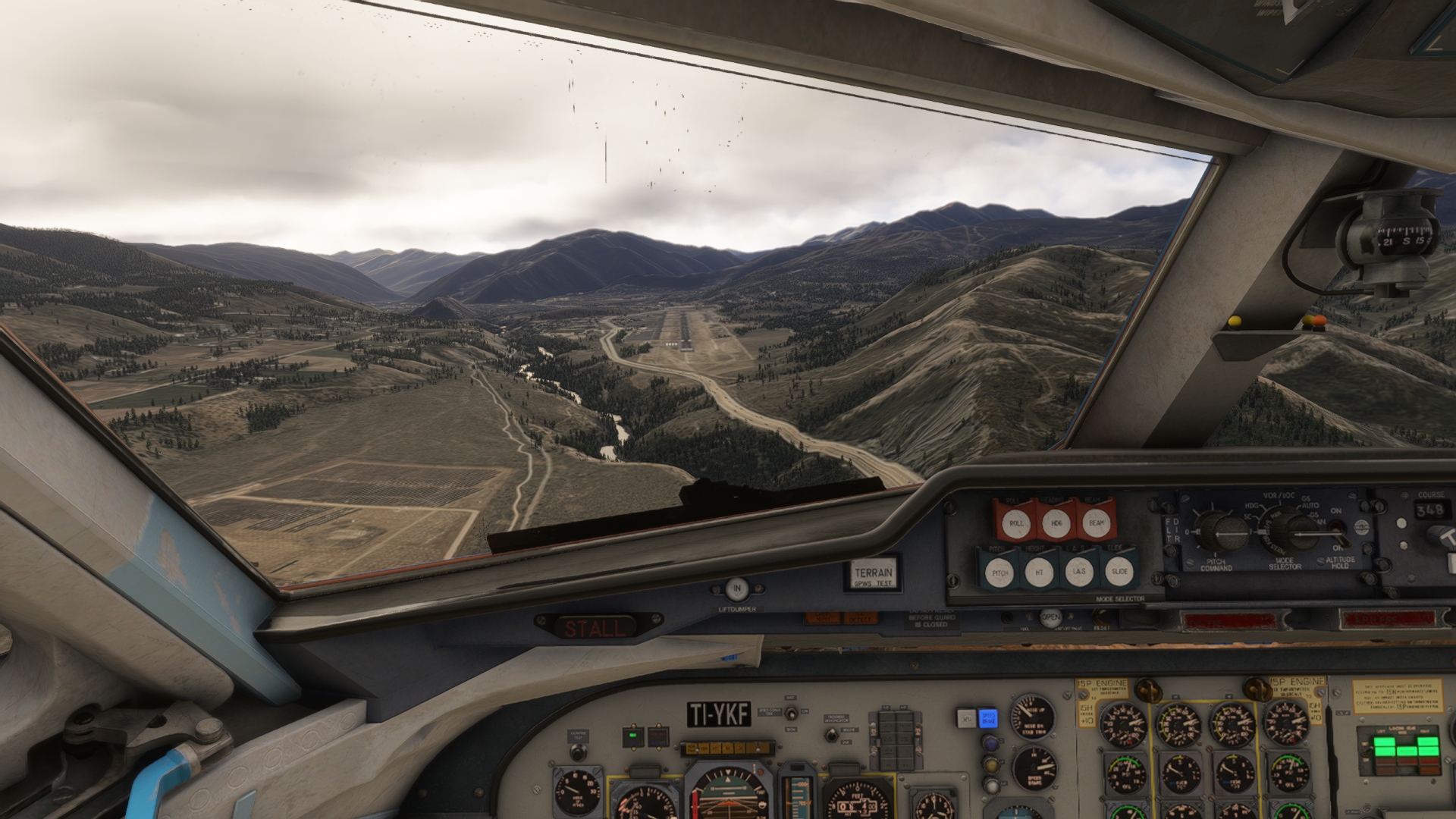
Task: Click the blue Speed Brake annunciator button
Action: tap(987, 717)
